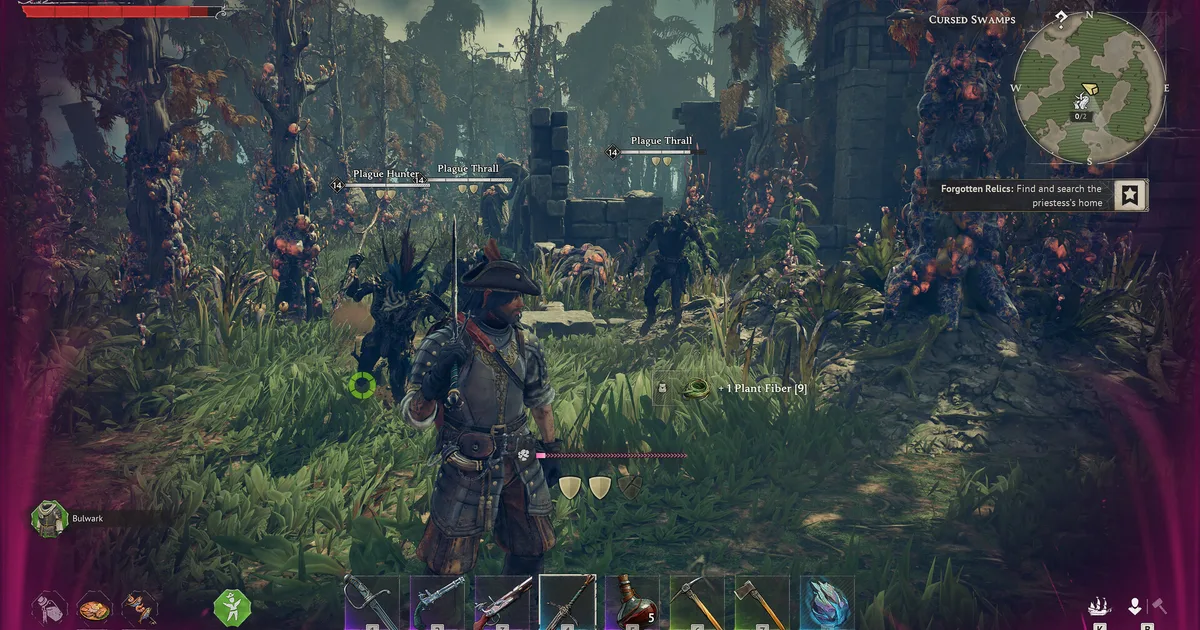Eat the grilled fish skewer slot

[x=140, y=606]
